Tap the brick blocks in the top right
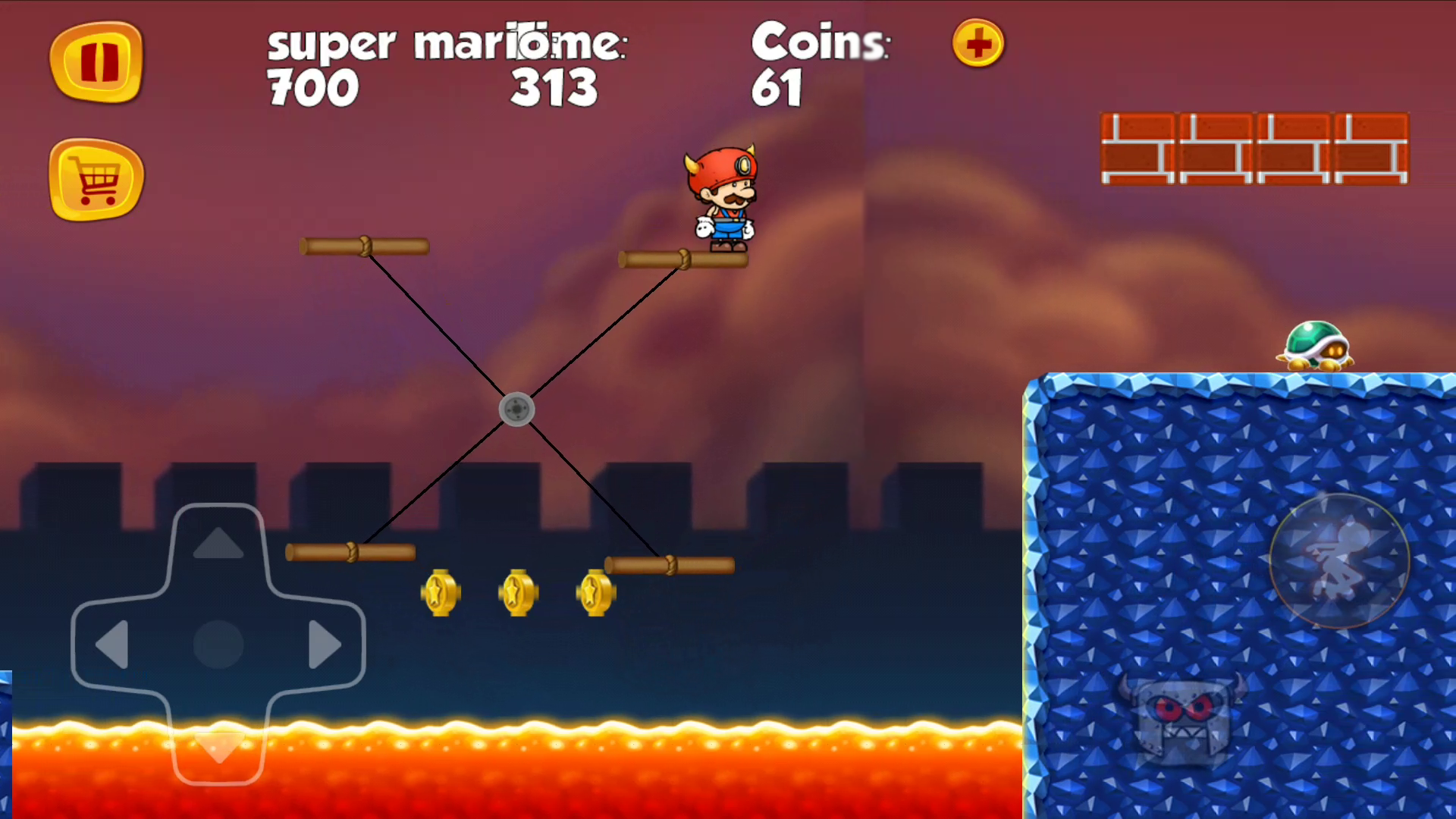 coord(1255,148)
